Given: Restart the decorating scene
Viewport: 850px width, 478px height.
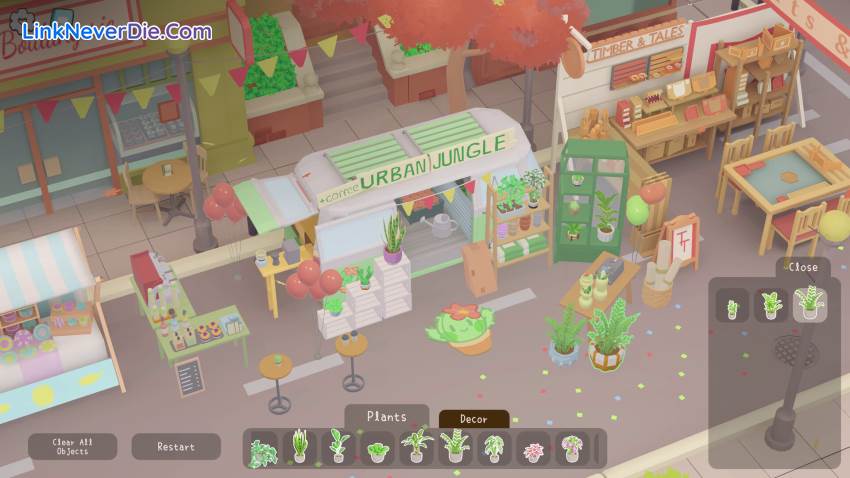Looking at the screenshot, I should [x=176, y=446].
